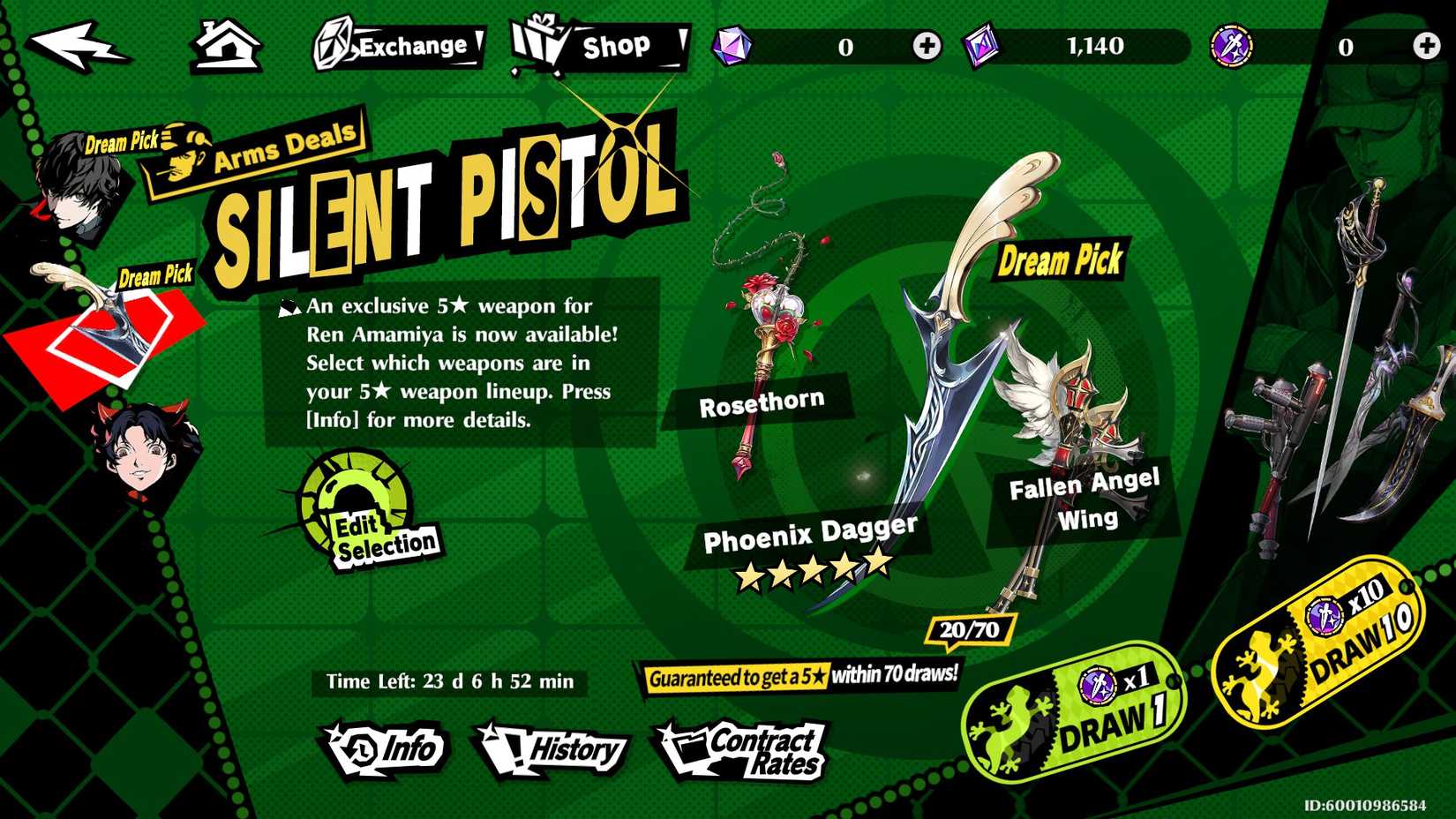The width and height of the screenshot is (1456, 819).
Task: Click the guaranteed 5-star within 70 draws banner
Action: (x=801, y=677)
